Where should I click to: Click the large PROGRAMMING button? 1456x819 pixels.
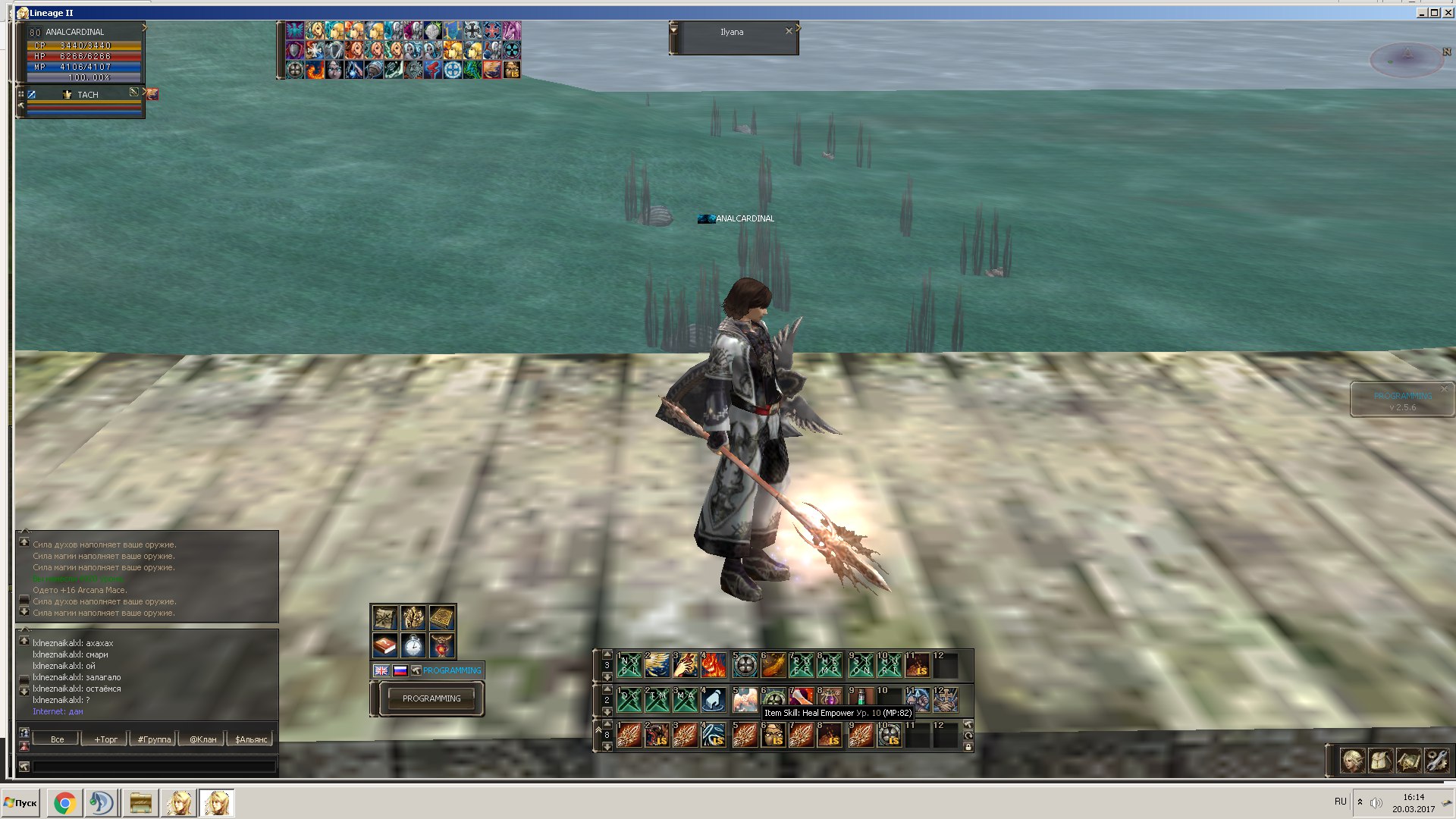tap(431, 698)
